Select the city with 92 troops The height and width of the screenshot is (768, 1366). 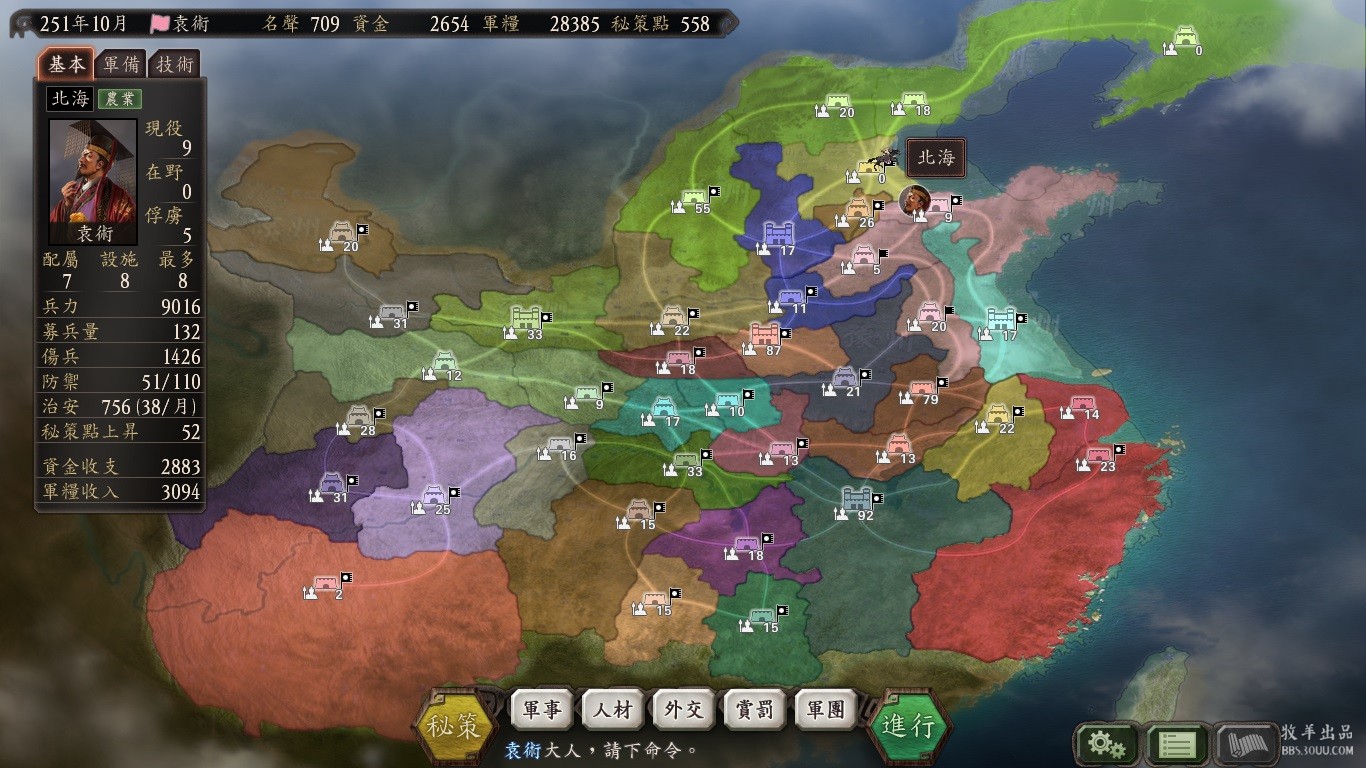[x=857, y=500]
